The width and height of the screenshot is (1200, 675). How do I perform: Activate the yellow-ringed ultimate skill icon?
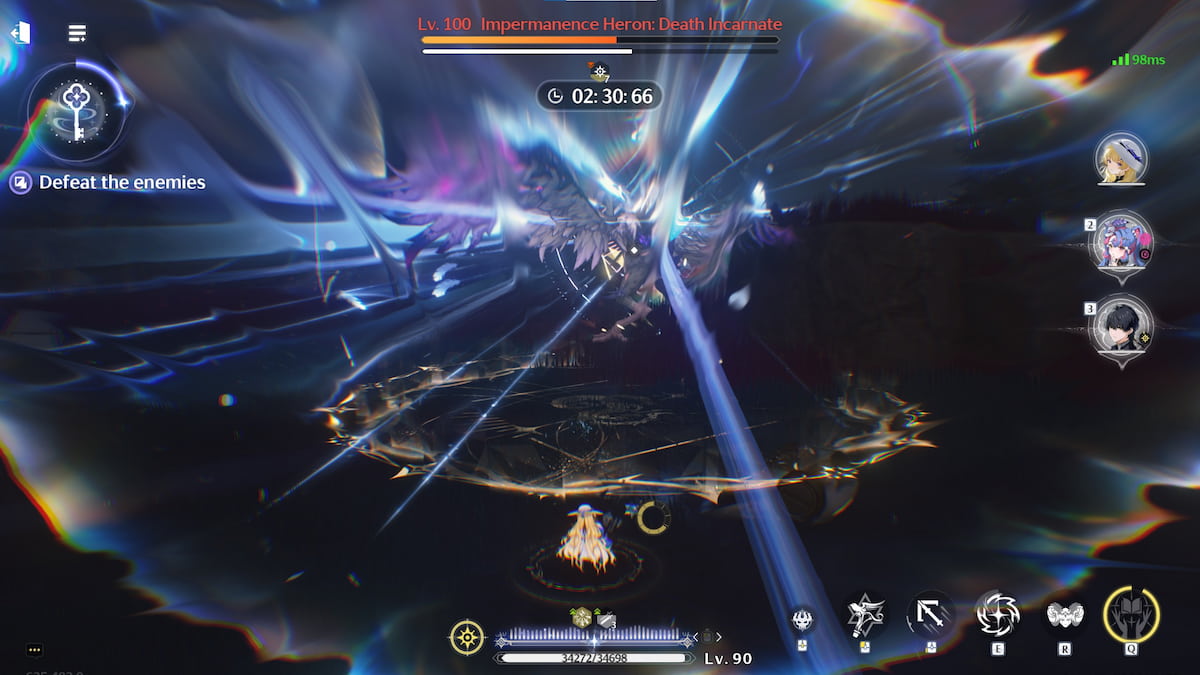click(1131, 613)
